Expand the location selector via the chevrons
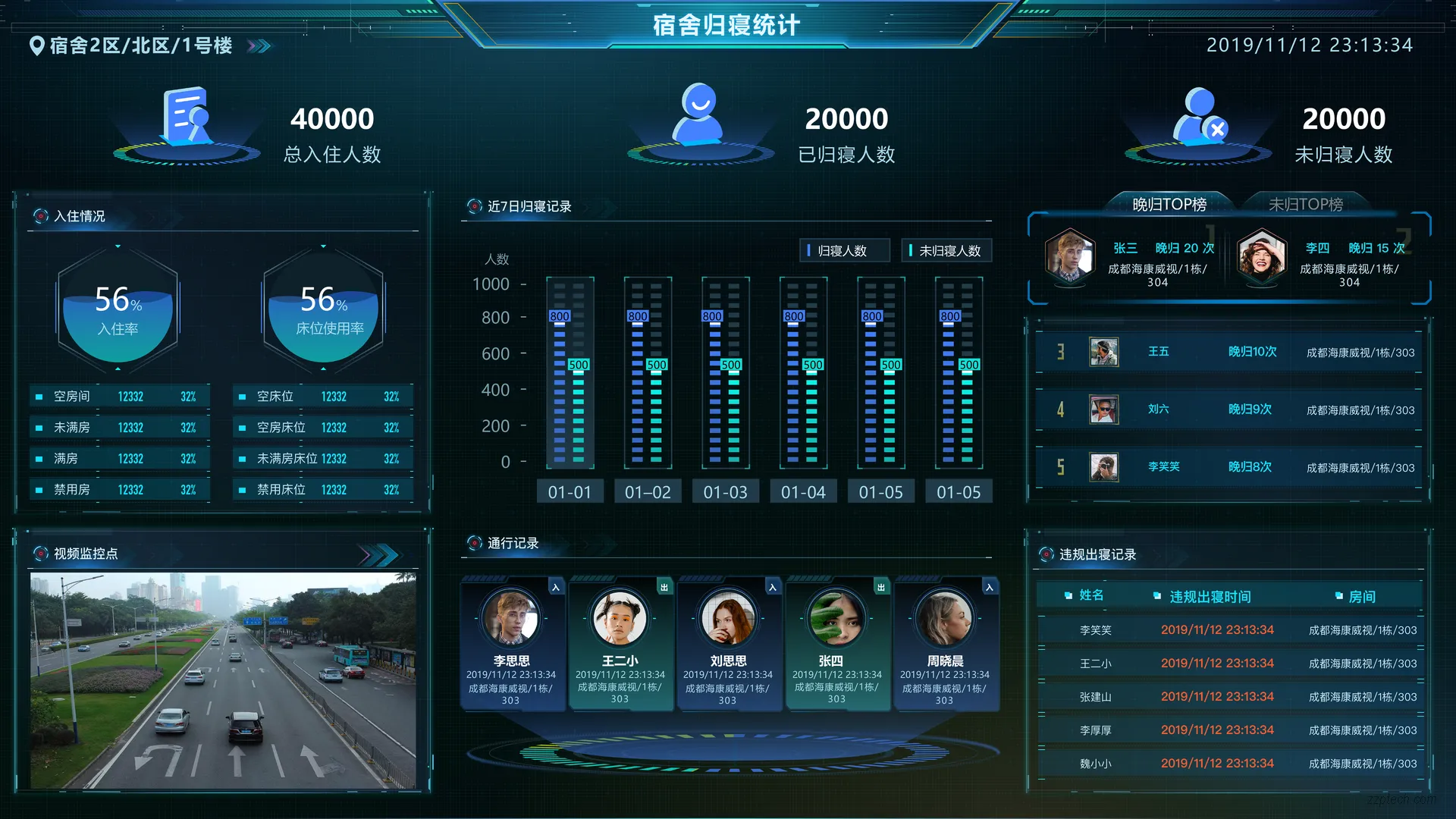Image resolution: width=1456 pixels, height=819 pixels. (x=259, y=45)
